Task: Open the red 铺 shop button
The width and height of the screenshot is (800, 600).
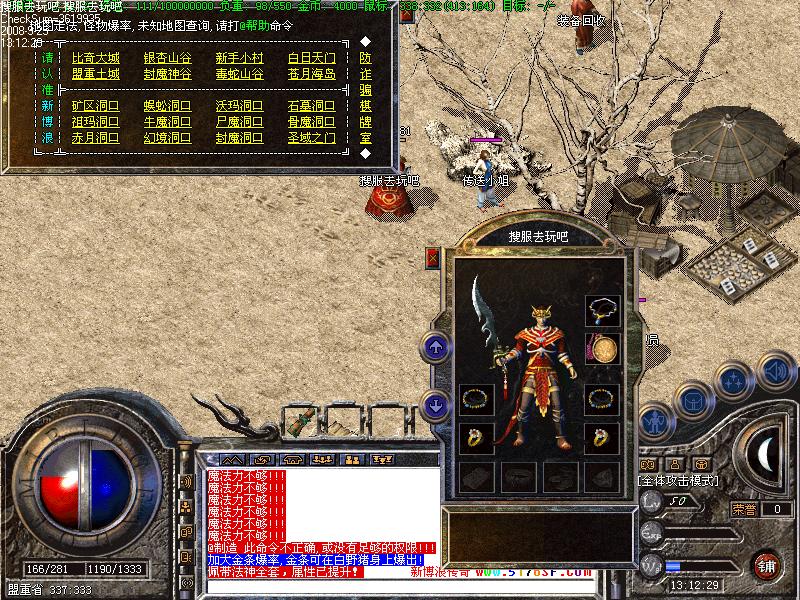Action: [766, 564]
